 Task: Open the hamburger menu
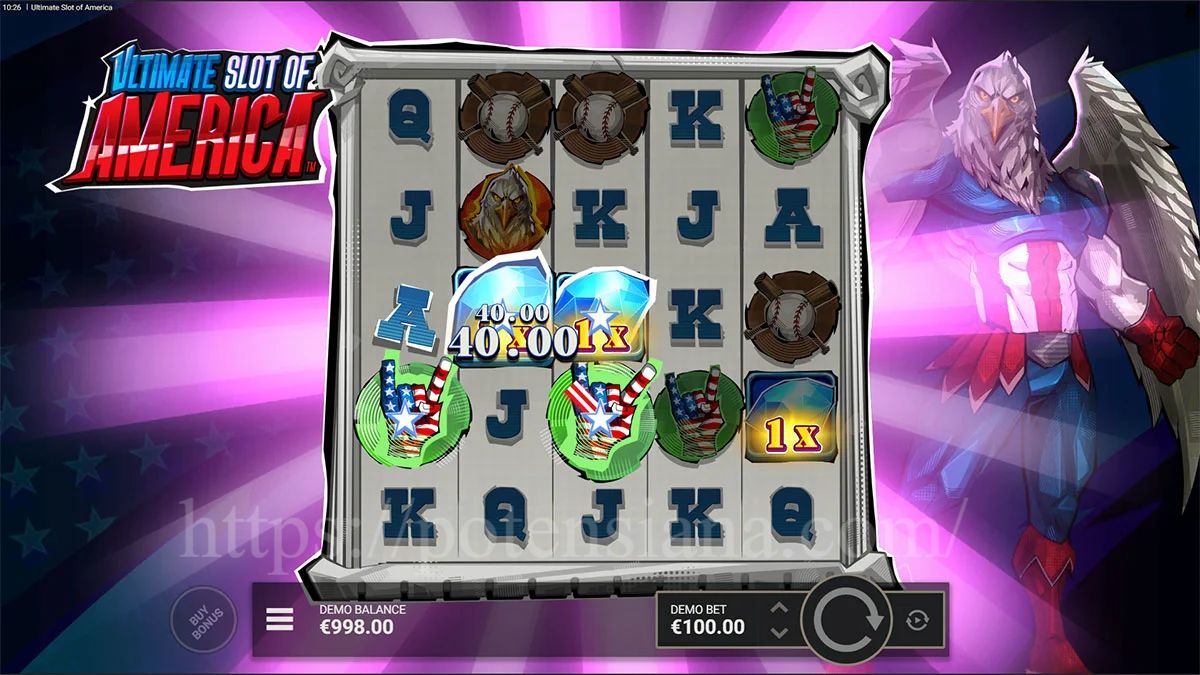click(x=280, y=620)
